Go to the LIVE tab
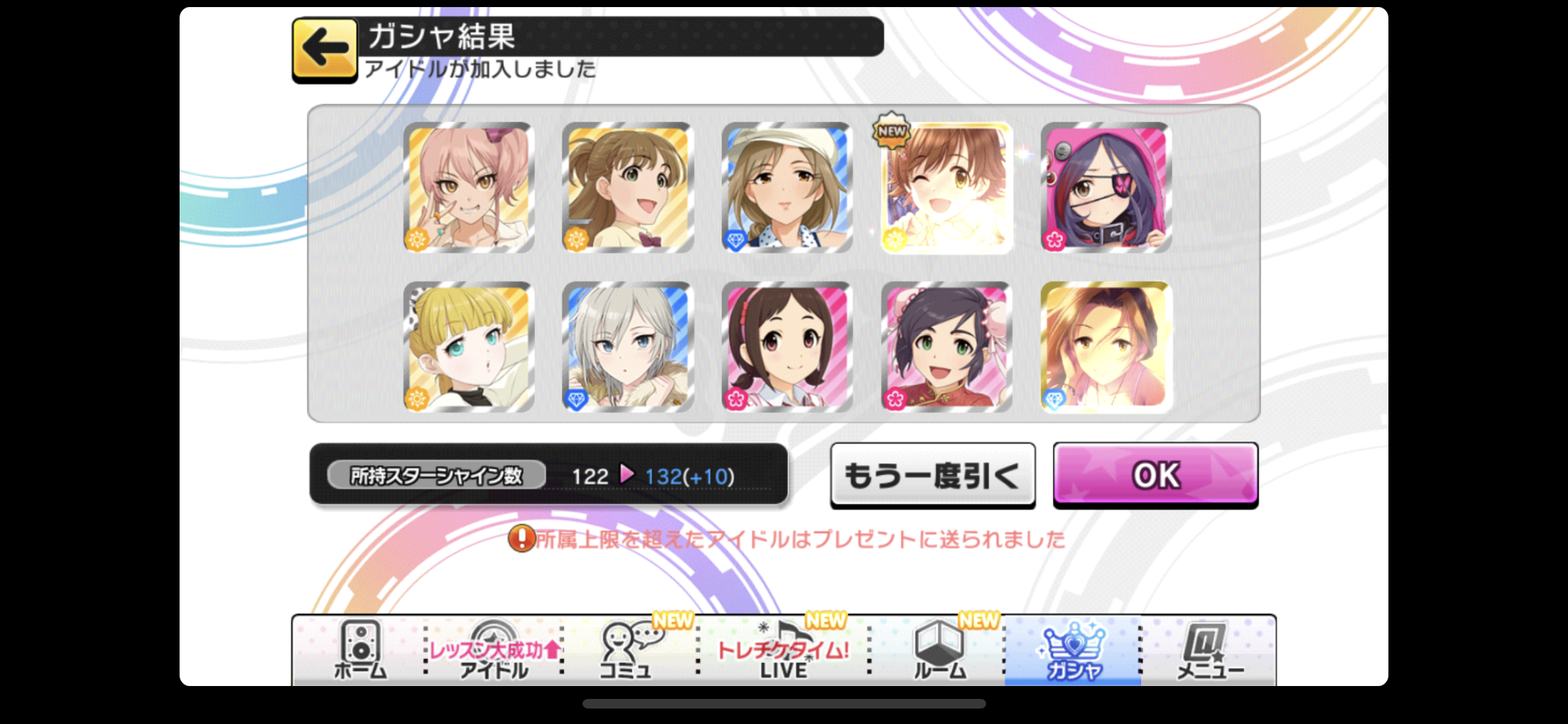This screenshot has height=724, width=1568. coord(783,650)
